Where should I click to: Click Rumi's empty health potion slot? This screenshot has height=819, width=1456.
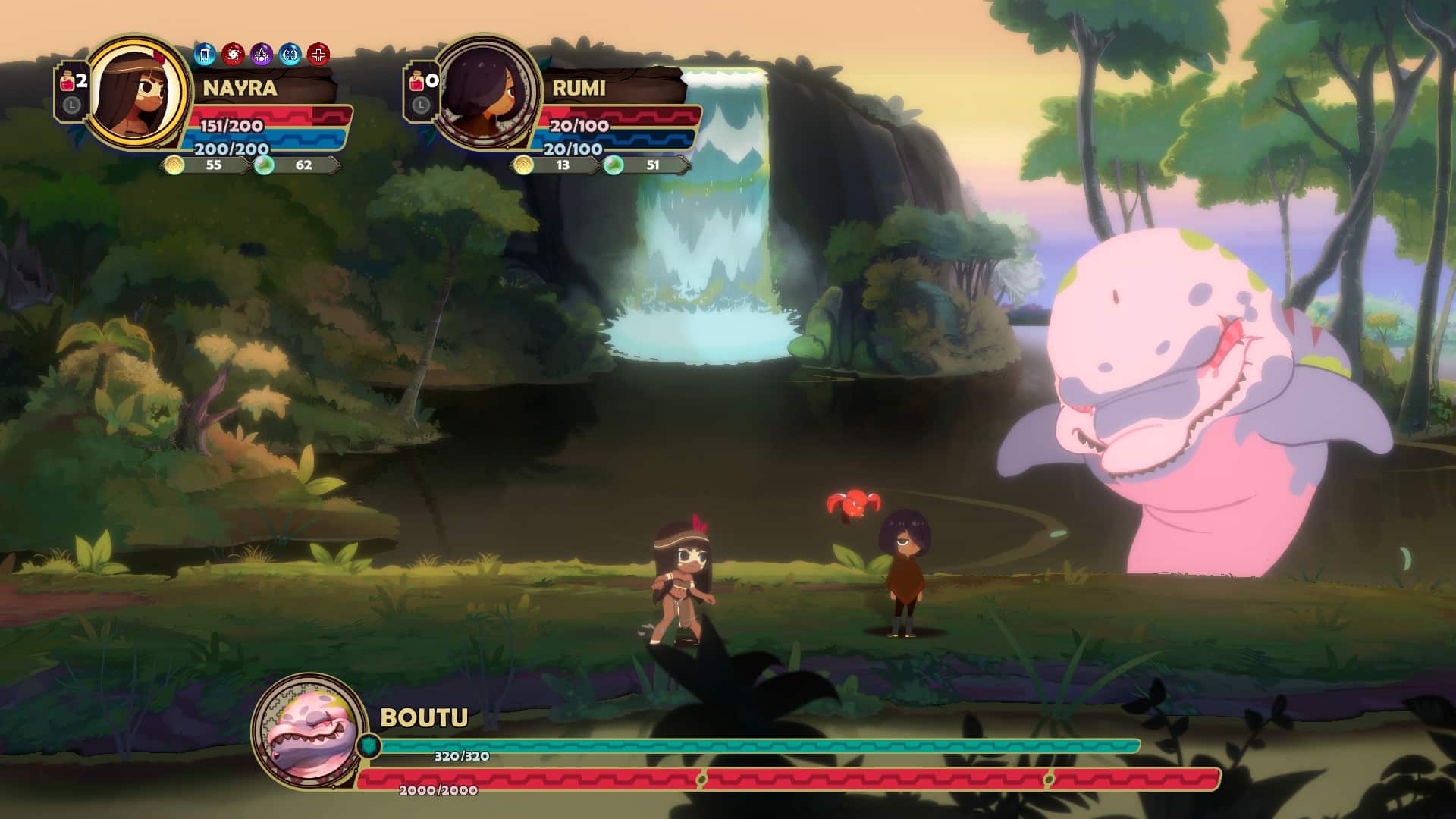pyautogui.click(x=418, y=82)
